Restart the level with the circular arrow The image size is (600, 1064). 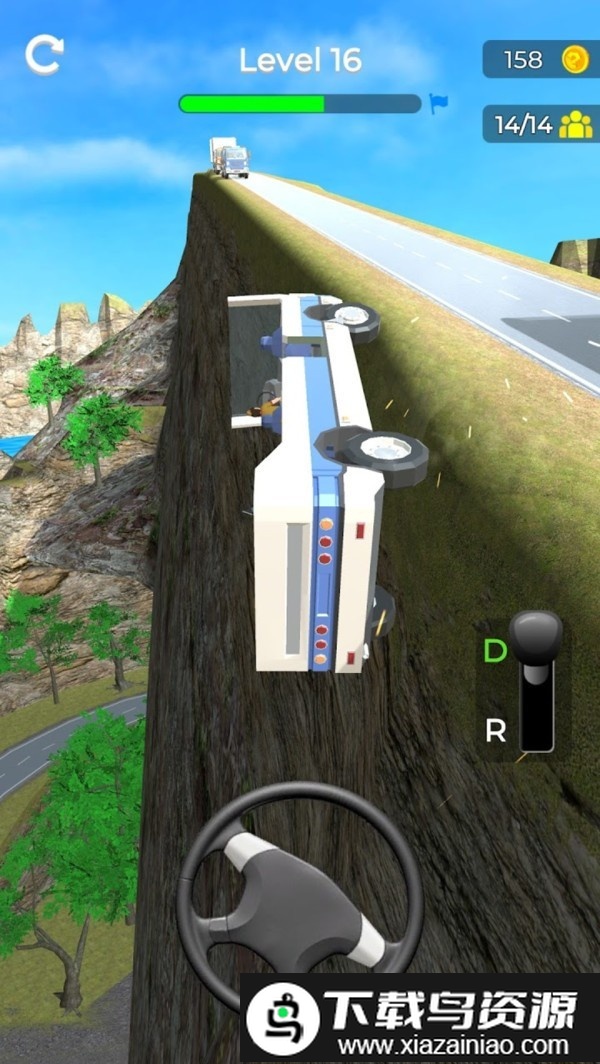point(44,55)
